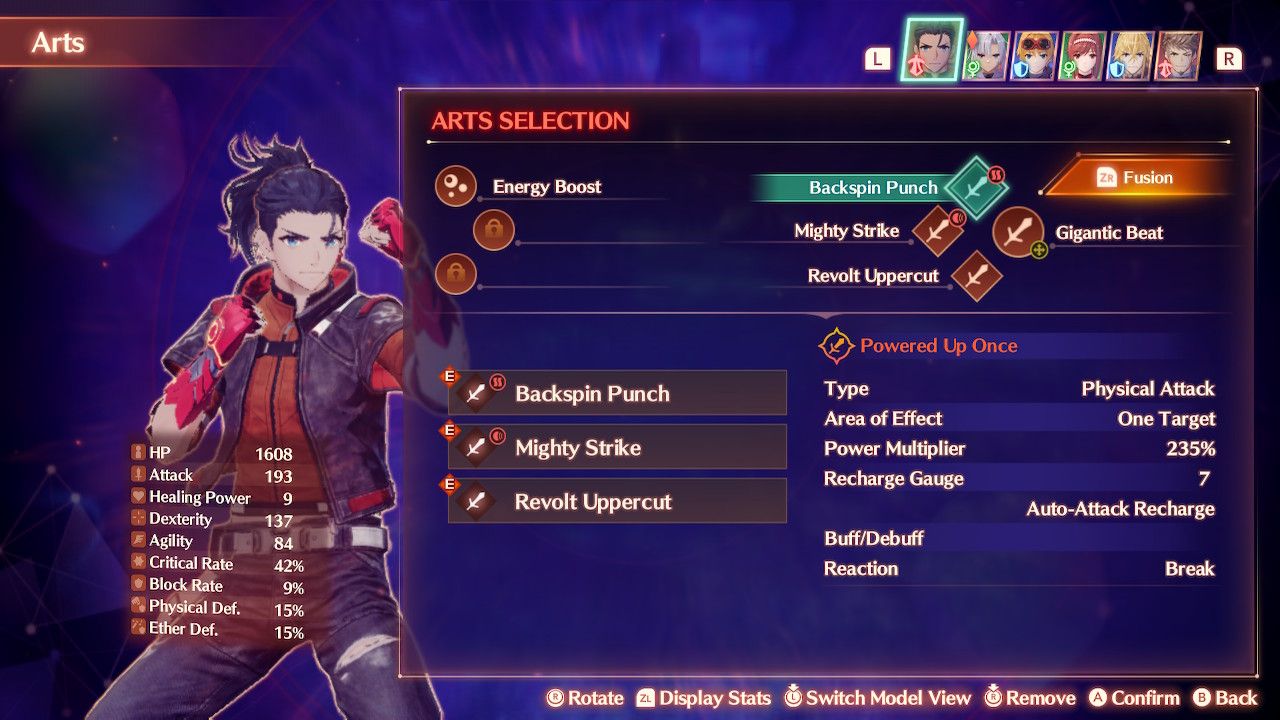This screenshot has height=720, width=1280.
Task: Click the second locked art slot padlock
Action: 456,274
